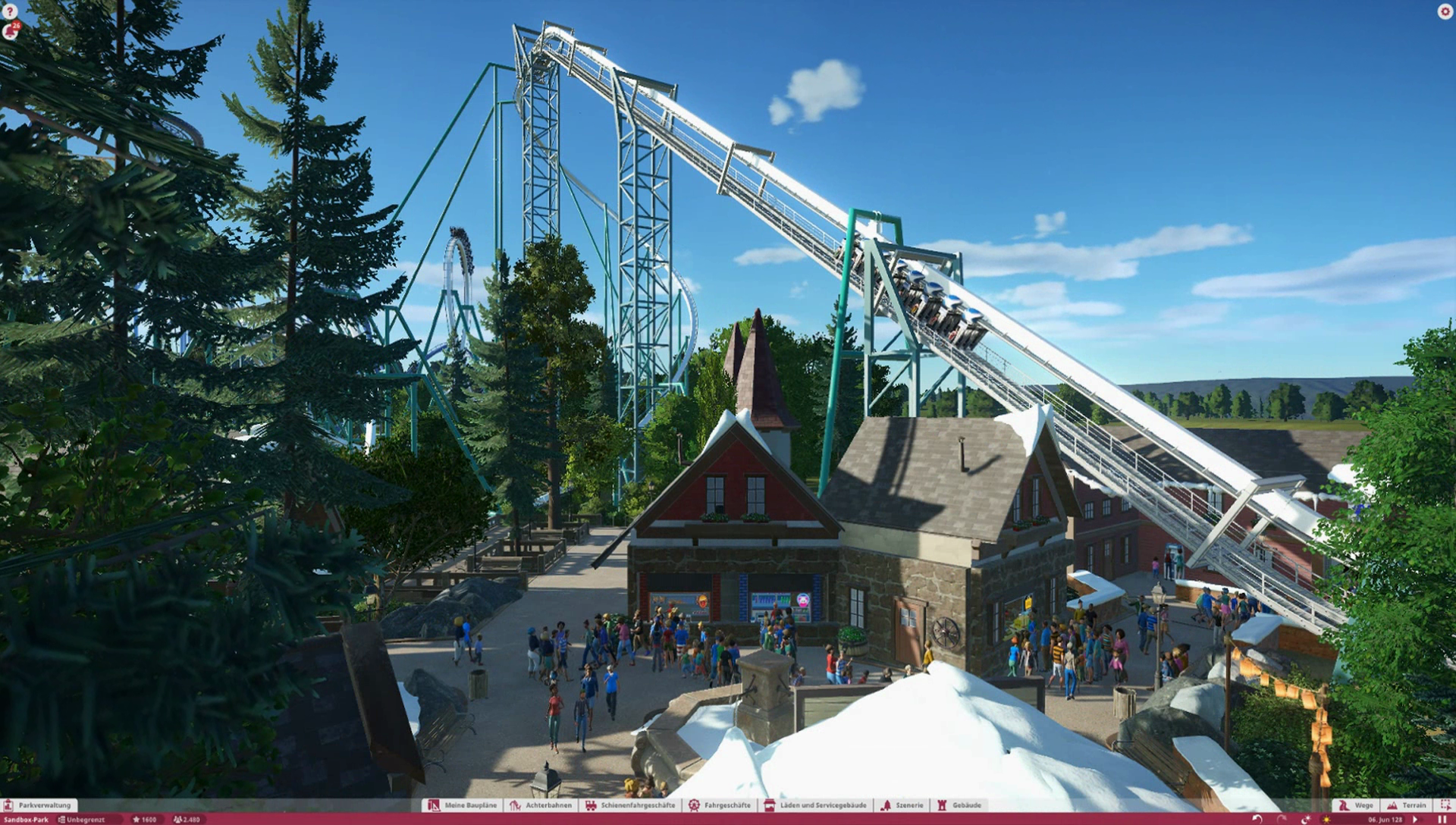The width and height of the screenshot is (1456, 825).
Task: Open the Gebäude menu
Action: click(x=959, y=805)
